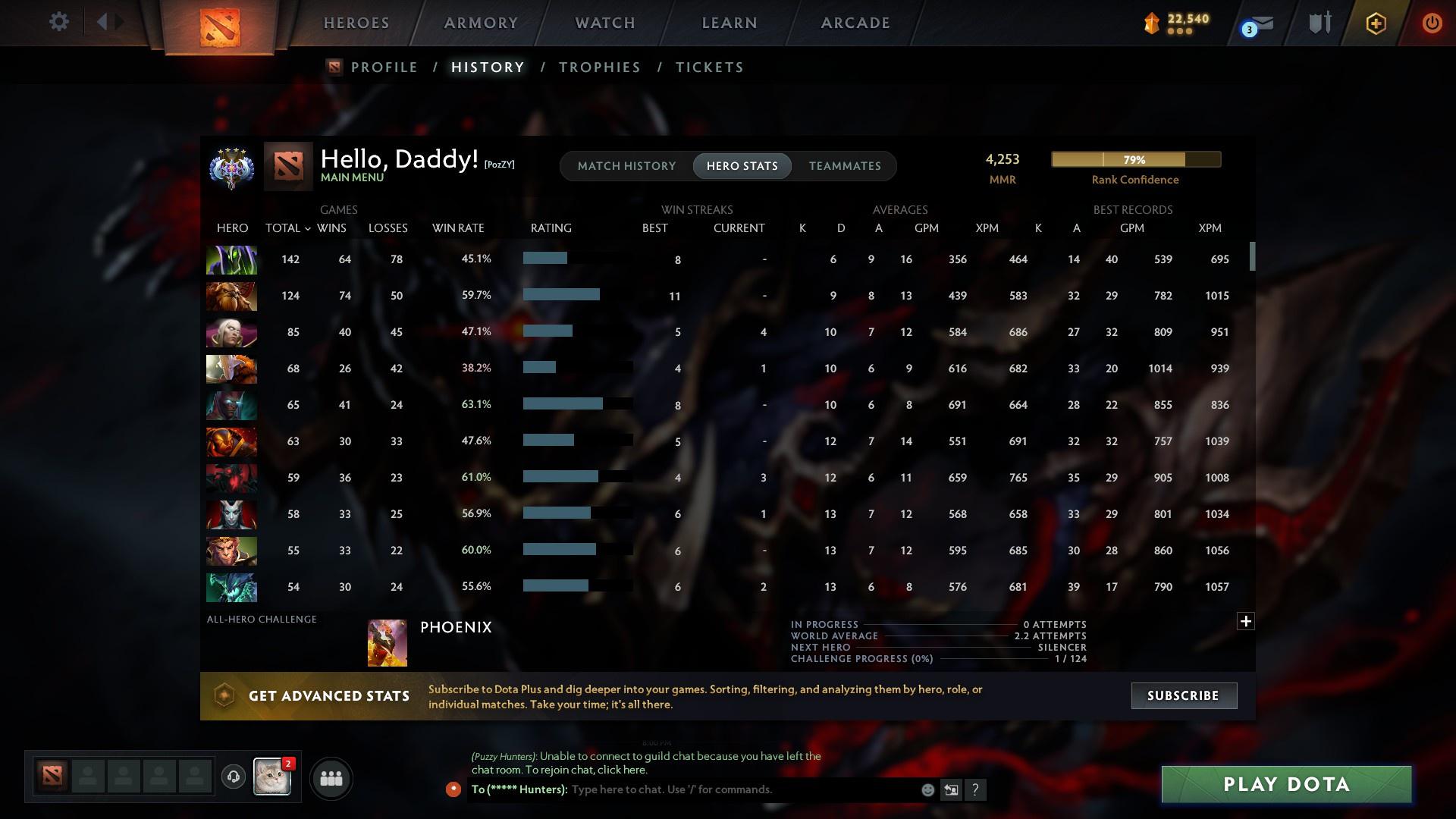Open the Watch menu

604,23
